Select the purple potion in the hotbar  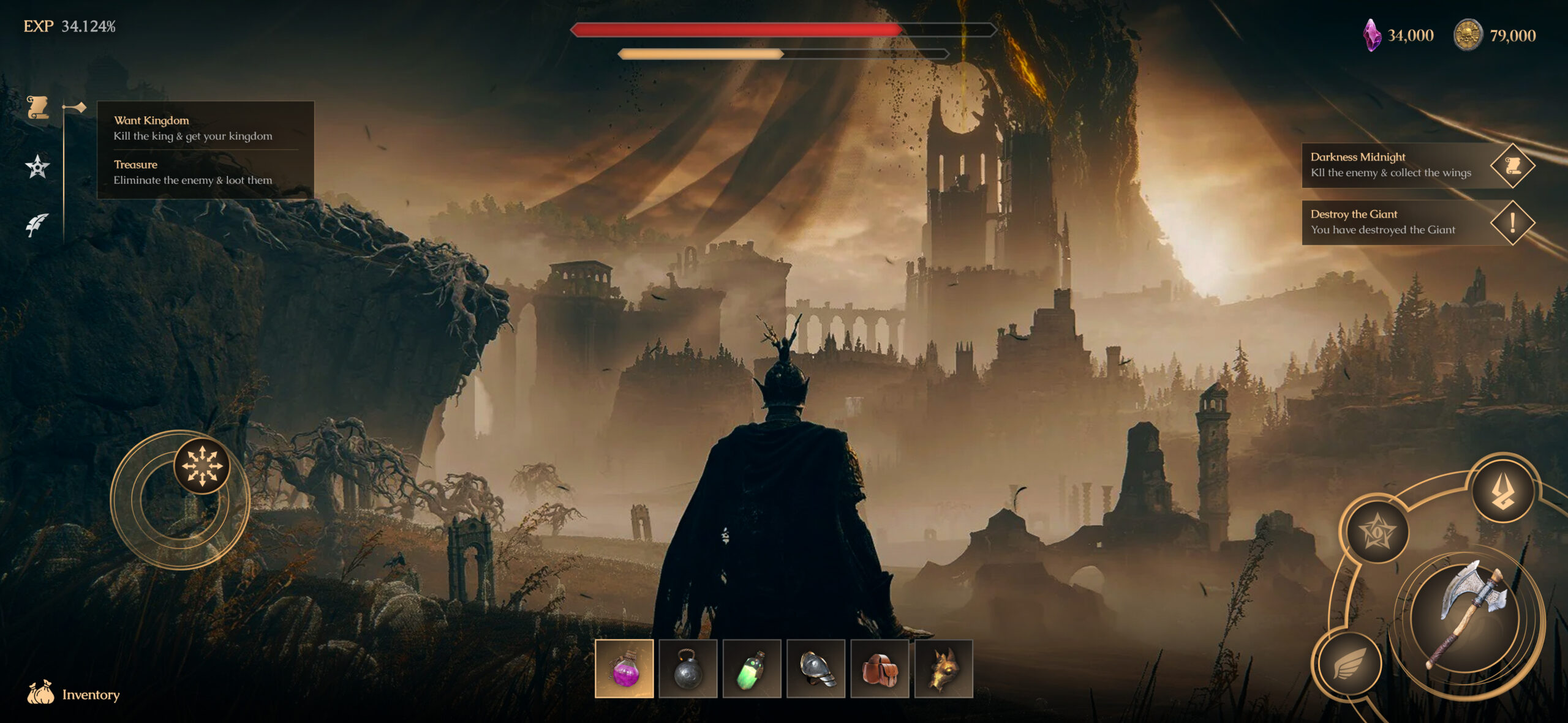tap(624, 670)
